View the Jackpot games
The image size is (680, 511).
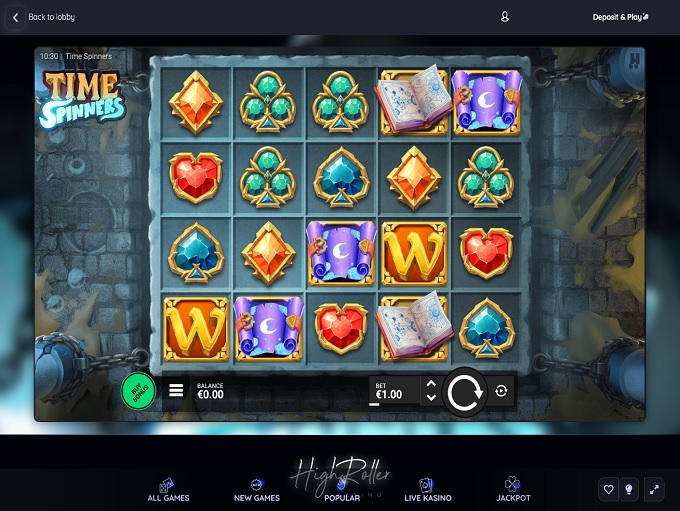click(x=513, y=490)
